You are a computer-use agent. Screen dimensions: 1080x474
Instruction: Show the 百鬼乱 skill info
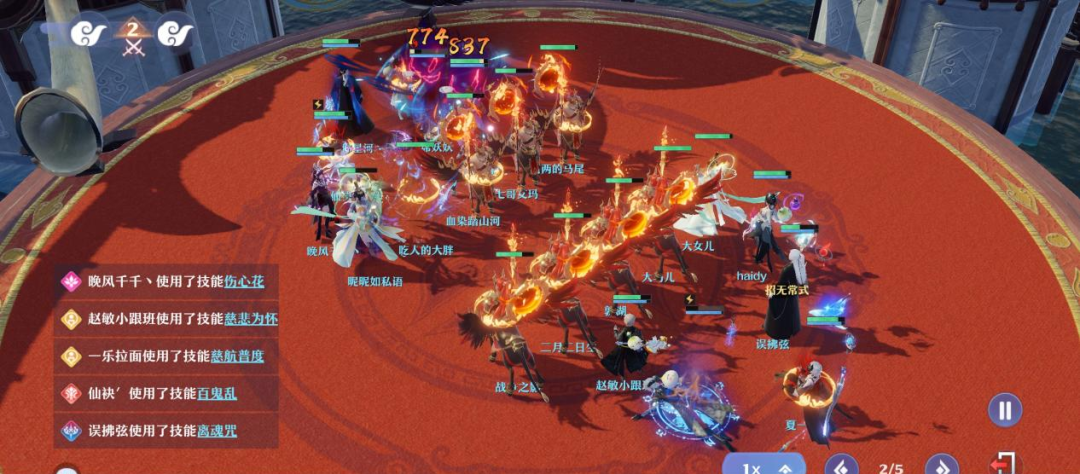pos(217,394)
